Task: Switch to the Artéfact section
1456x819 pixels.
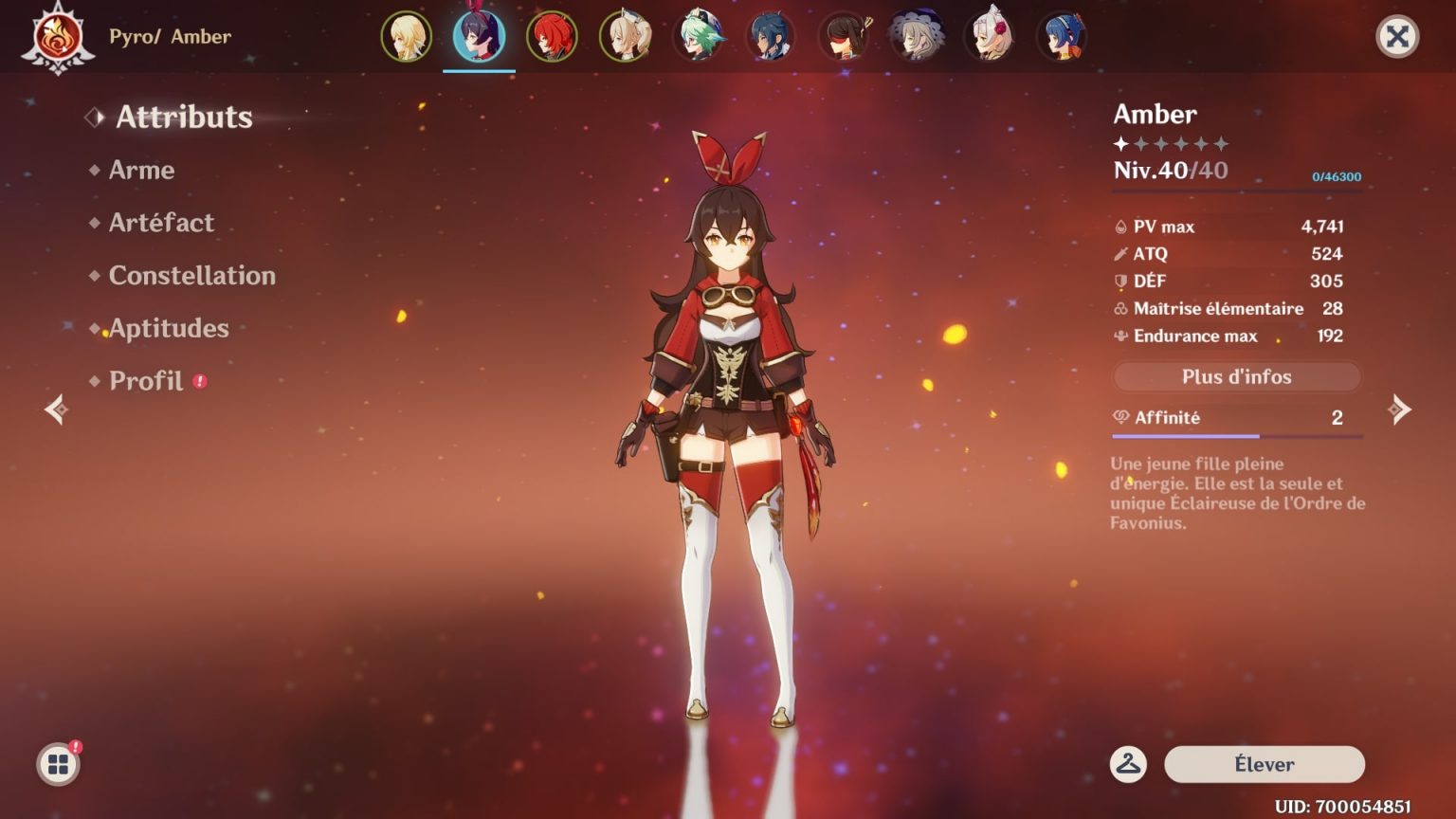Action: click(x=161, y=223)
